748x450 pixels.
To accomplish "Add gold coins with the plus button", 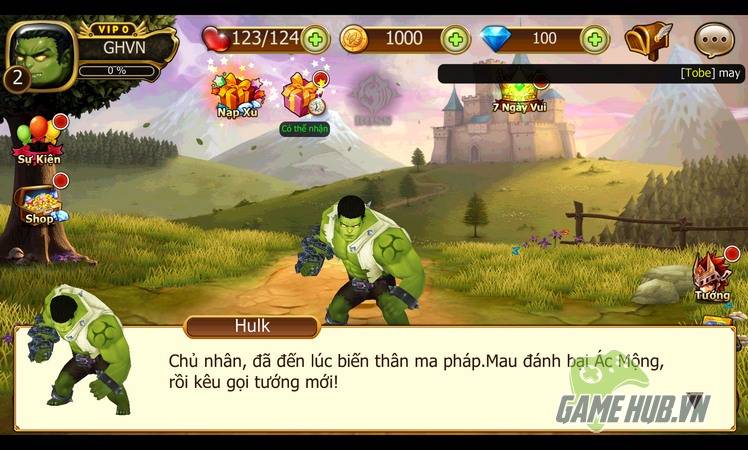I will tap(455, 40).
